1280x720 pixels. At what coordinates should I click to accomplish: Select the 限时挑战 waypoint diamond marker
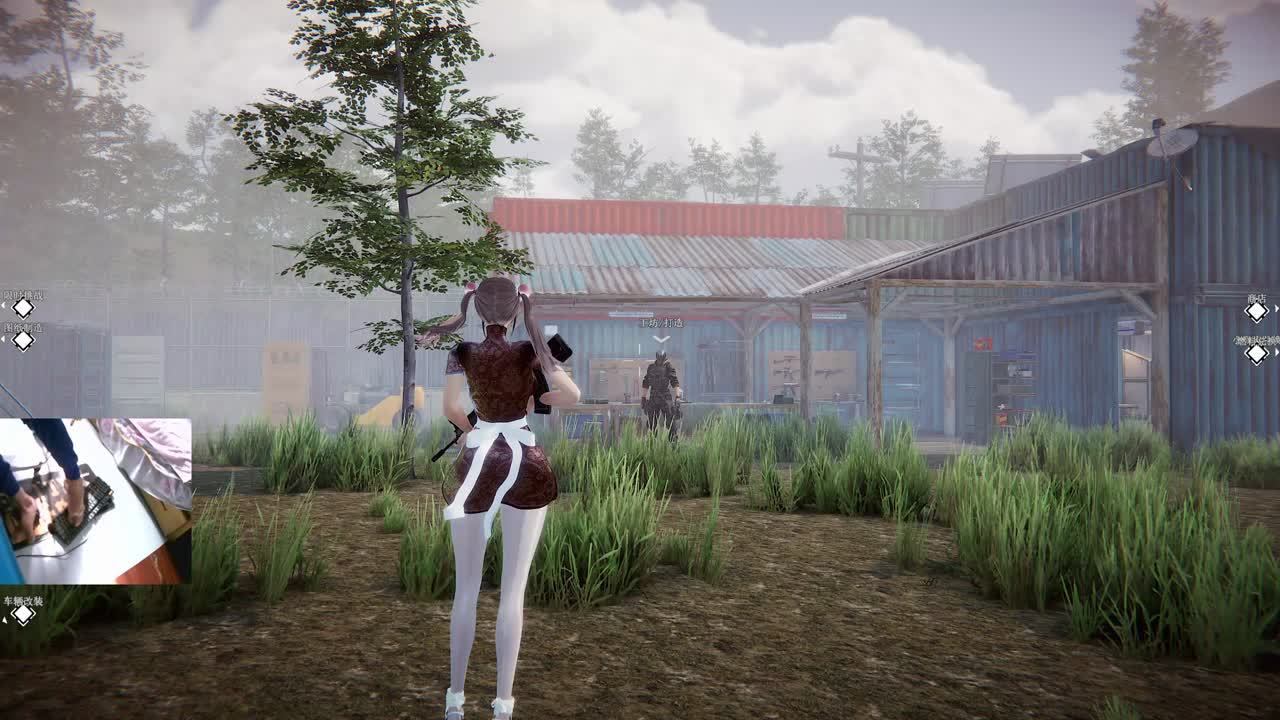coord(22,308)
